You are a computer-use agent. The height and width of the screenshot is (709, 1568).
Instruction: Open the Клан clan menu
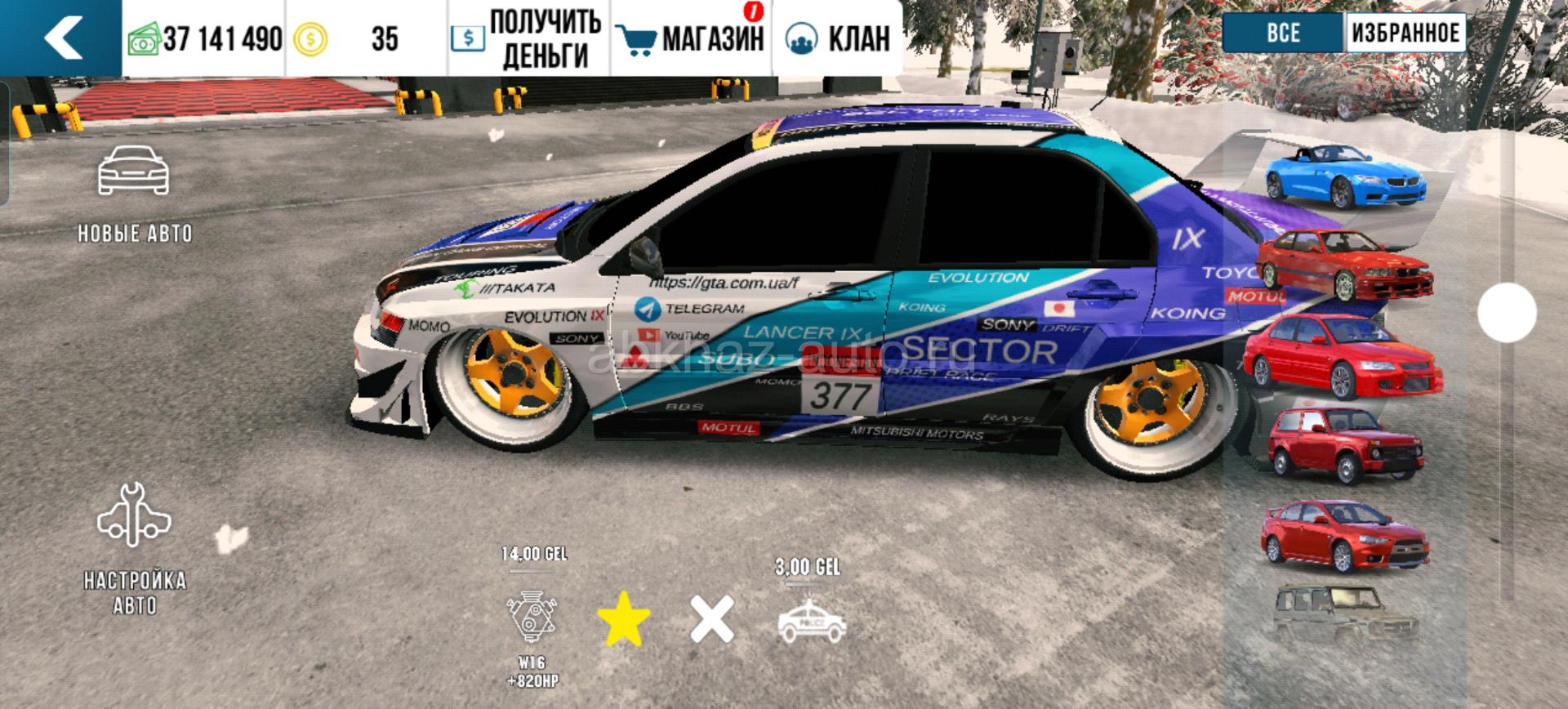coord(837,38)
